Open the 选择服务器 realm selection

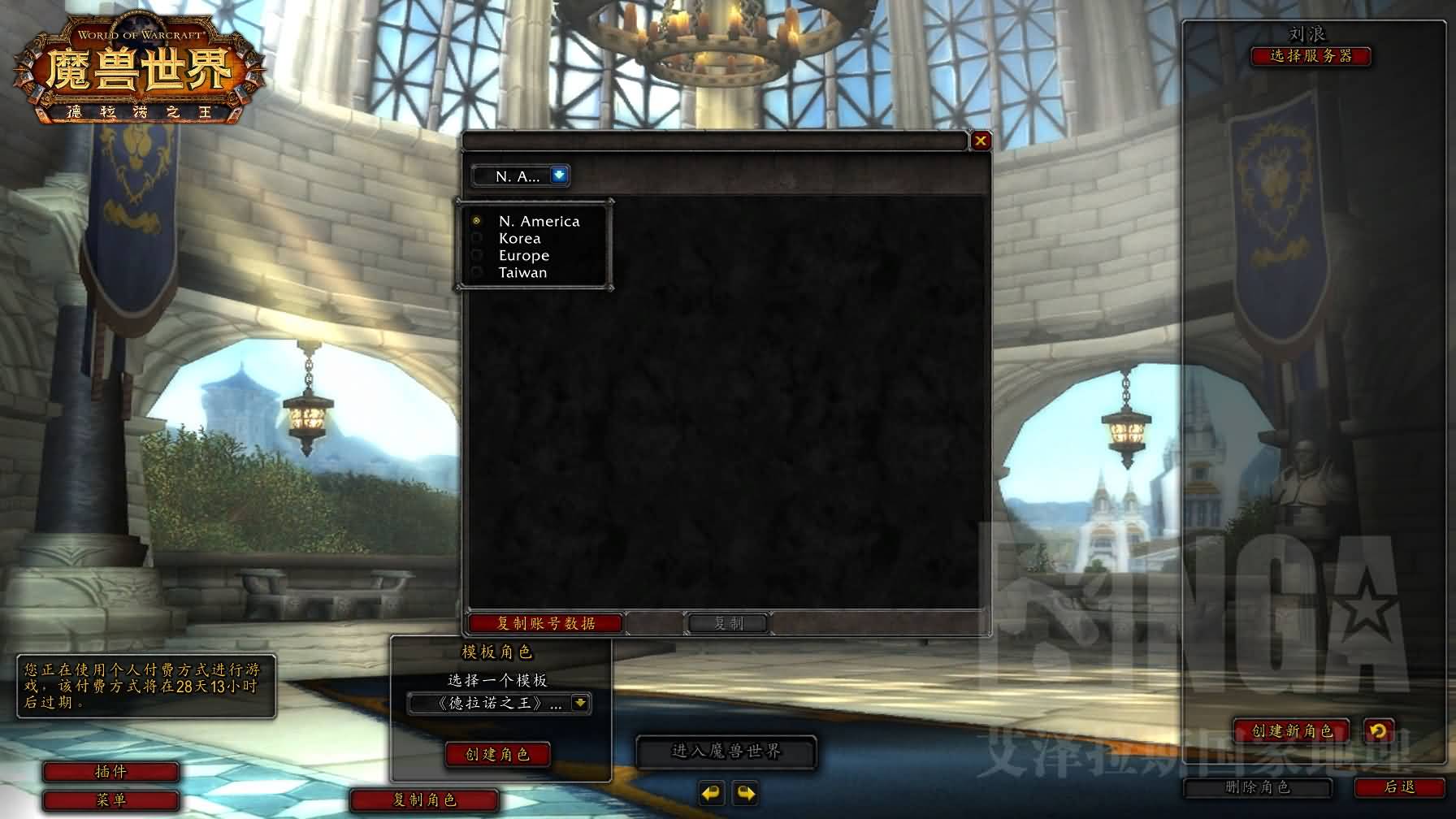tap(1311, 56)
